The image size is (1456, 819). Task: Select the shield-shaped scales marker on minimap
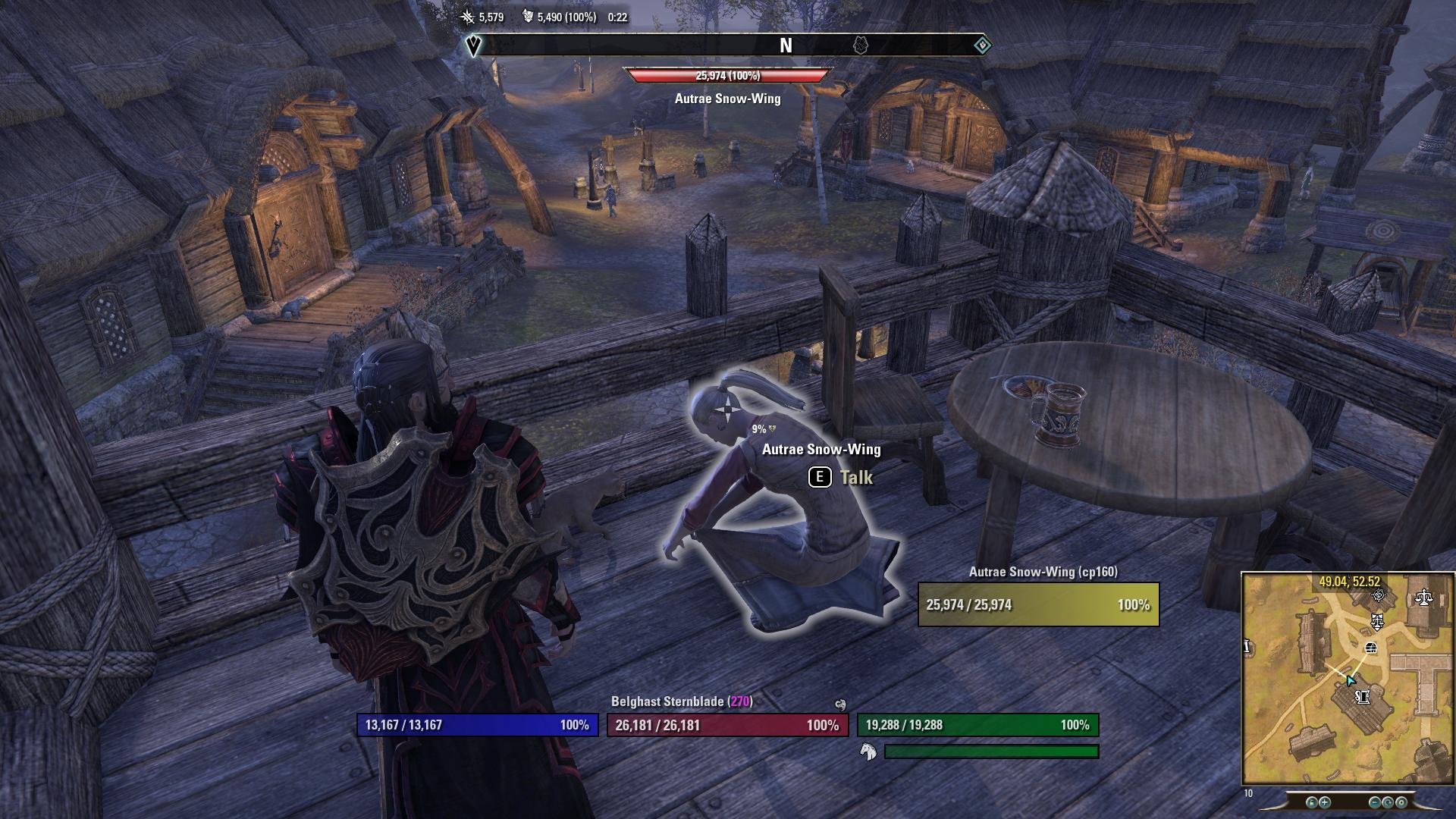[1377, 623]
